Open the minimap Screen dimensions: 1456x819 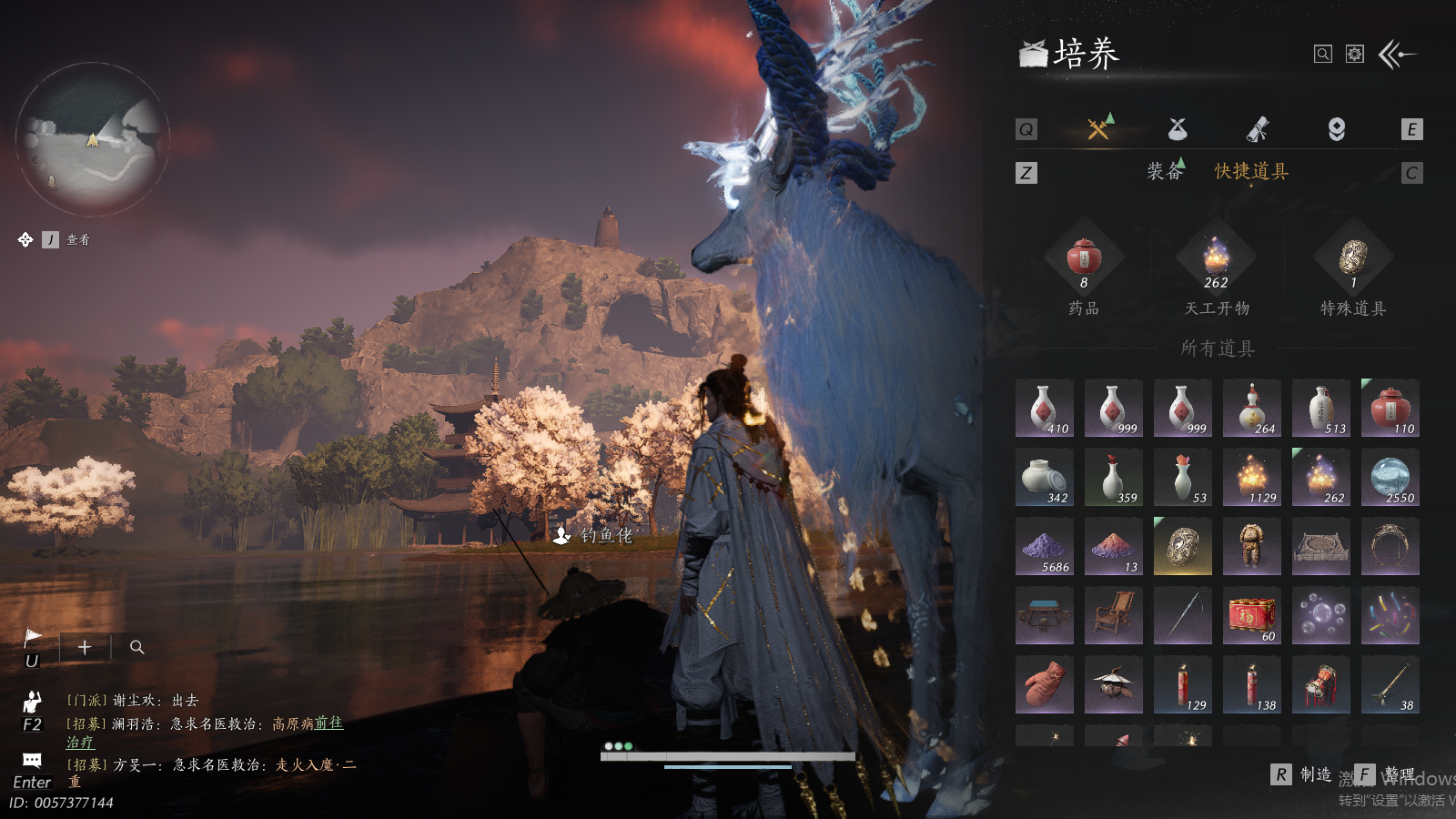click(93, 139)
